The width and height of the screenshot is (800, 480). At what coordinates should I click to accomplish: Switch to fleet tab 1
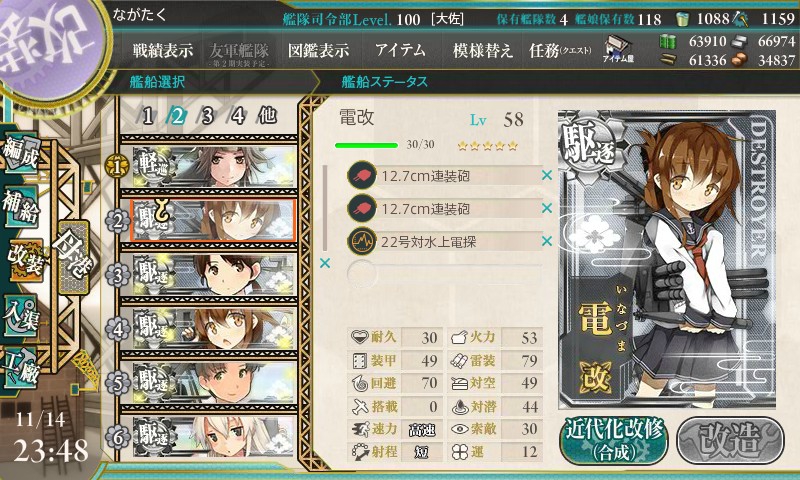[148, 115]
